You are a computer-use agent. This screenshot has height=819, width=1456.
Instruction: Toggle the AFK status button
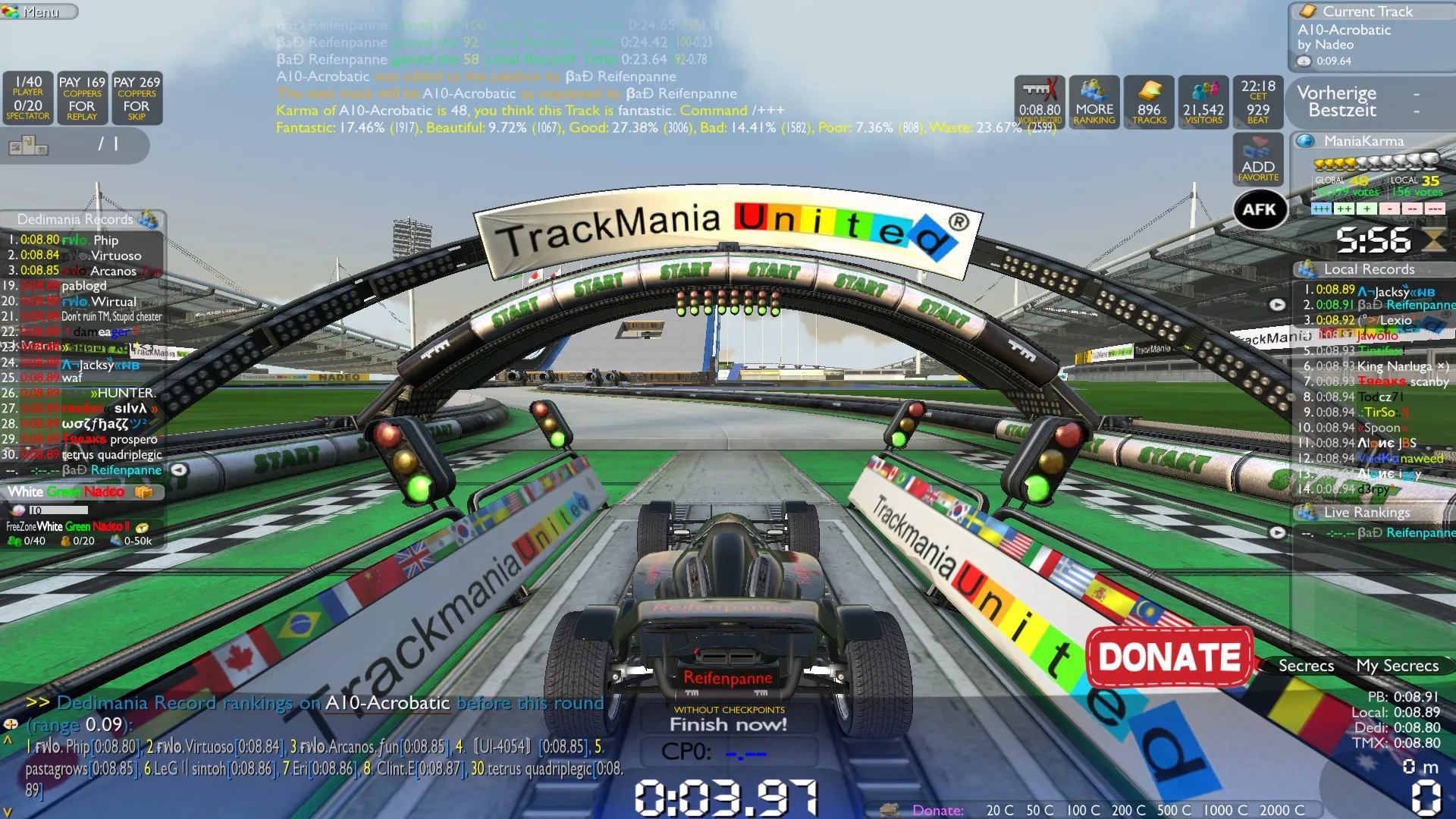(1260, 209)
